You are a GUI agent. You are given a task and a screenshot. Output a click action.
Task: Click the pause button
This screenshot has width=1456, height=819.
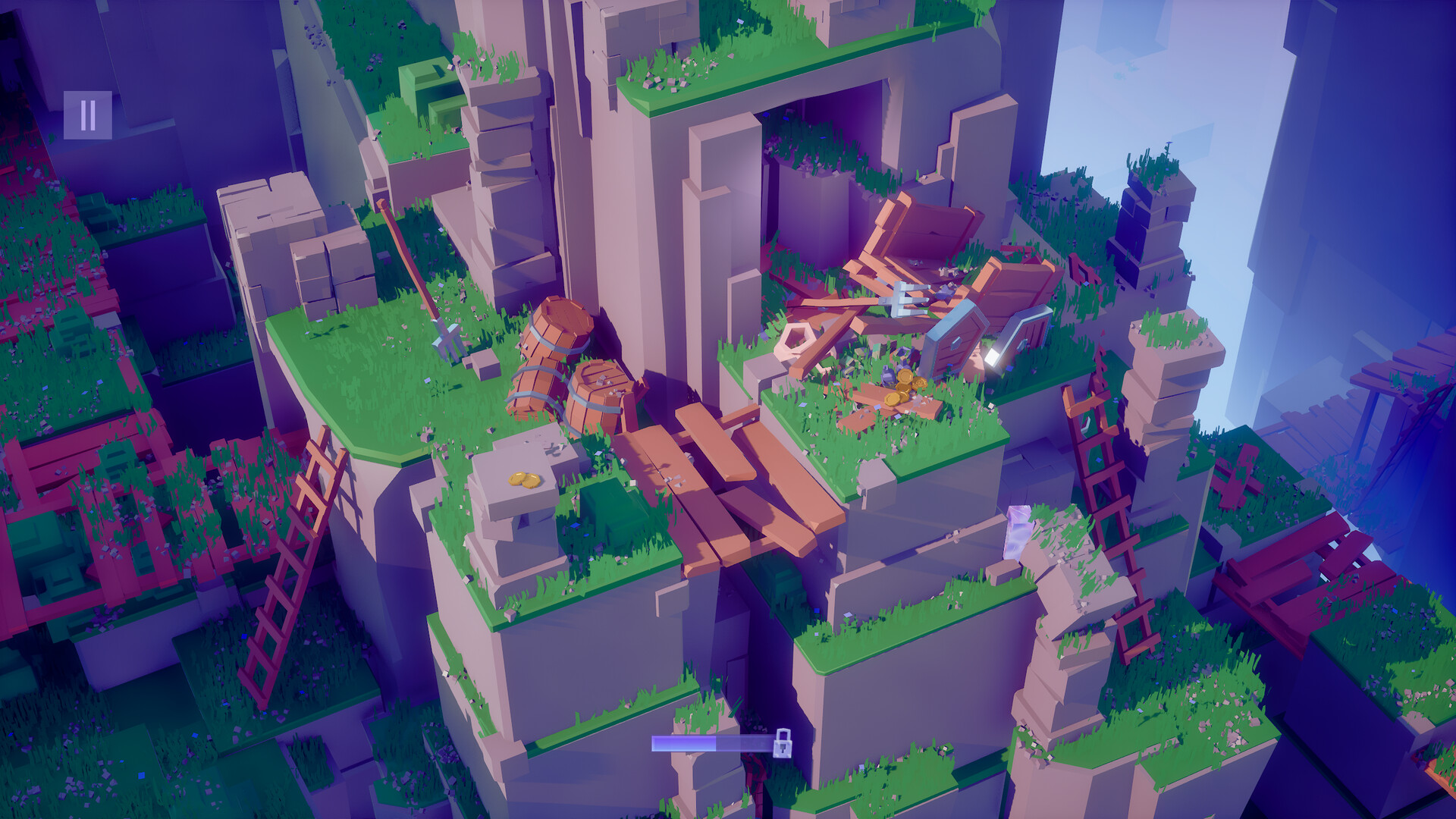click(89, 115)
